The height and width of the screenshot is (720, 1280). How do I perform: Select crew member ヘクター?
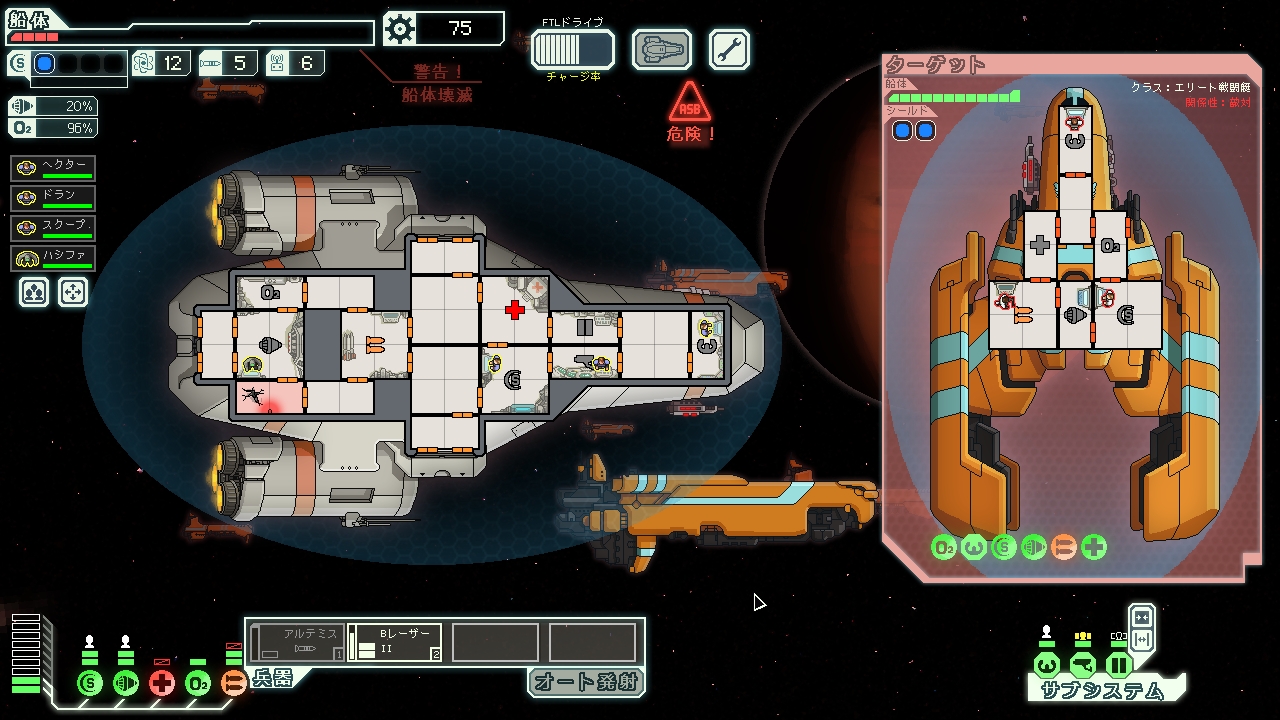tap(54, 168)
